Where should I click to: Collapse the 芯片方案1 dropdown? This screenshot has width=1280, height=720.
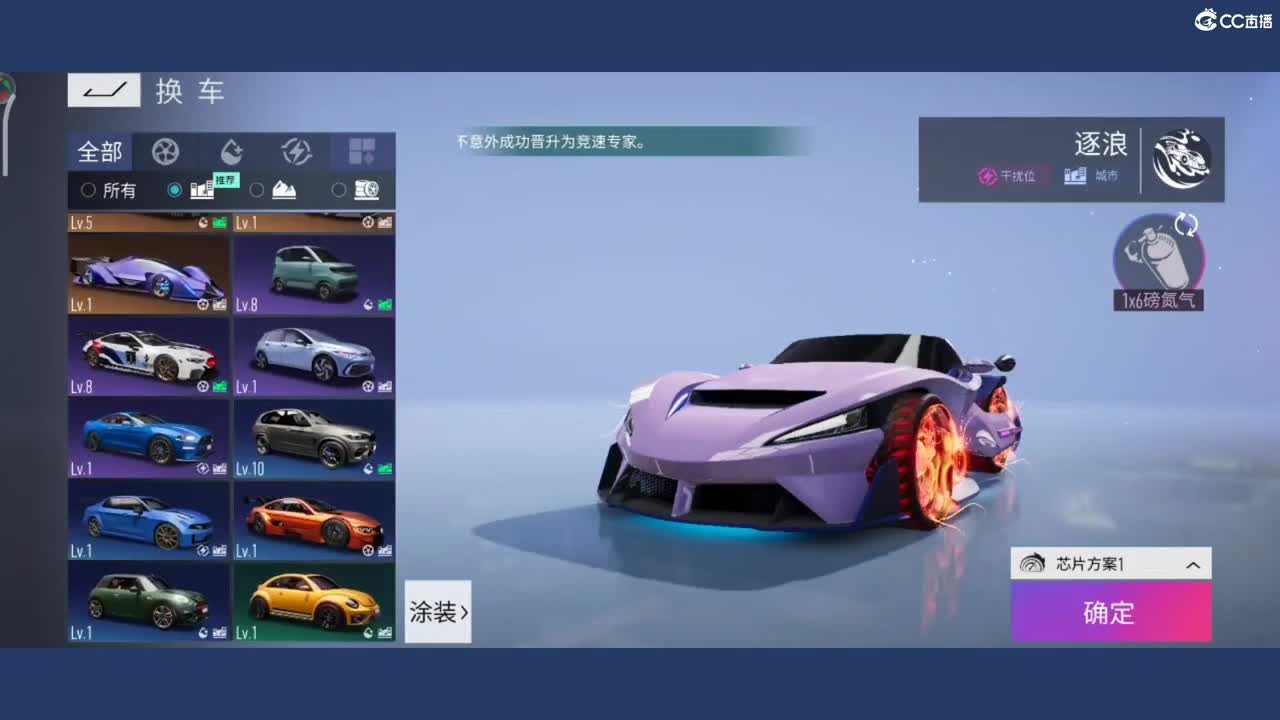(x=1191, y=563)
